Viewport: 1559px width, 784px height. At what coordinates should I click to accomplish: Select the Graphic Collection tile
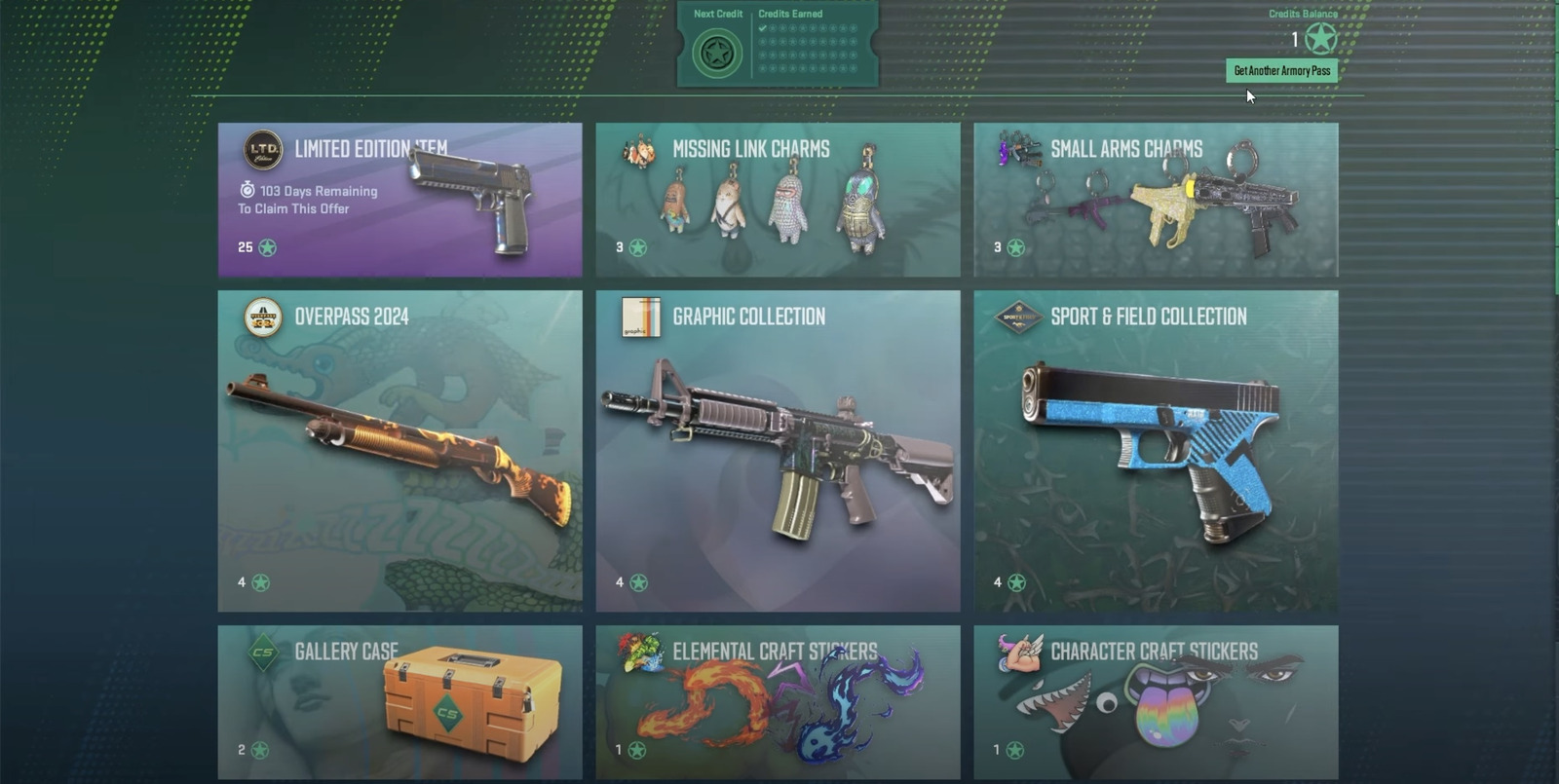pyautogui.click(x=778, y=450)
